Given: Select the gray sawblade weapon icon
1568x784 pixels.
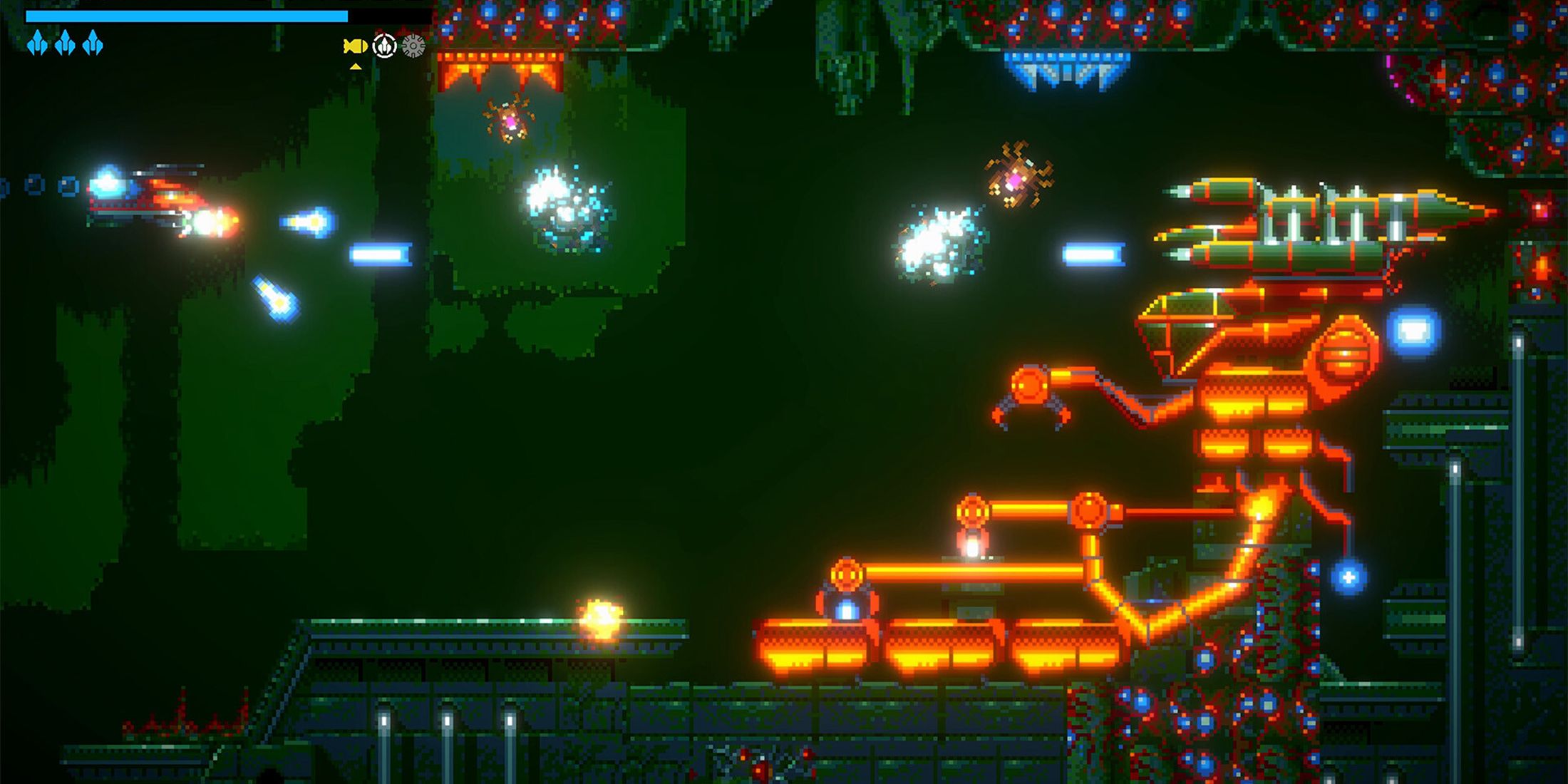Looking at the screenshot, I should [x=412, y=46].
